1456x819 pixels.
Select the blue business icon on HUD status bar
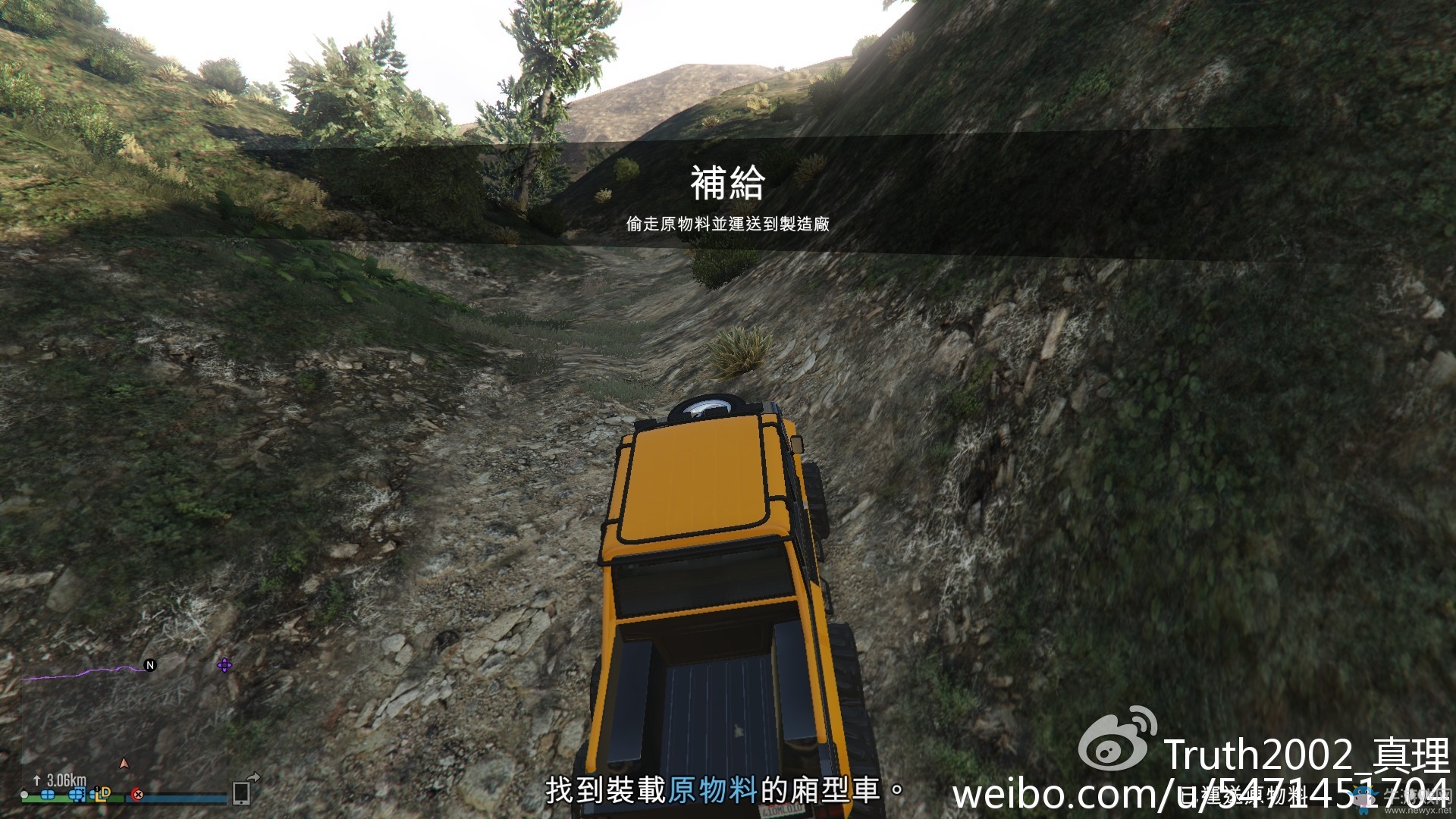[48, 796]
